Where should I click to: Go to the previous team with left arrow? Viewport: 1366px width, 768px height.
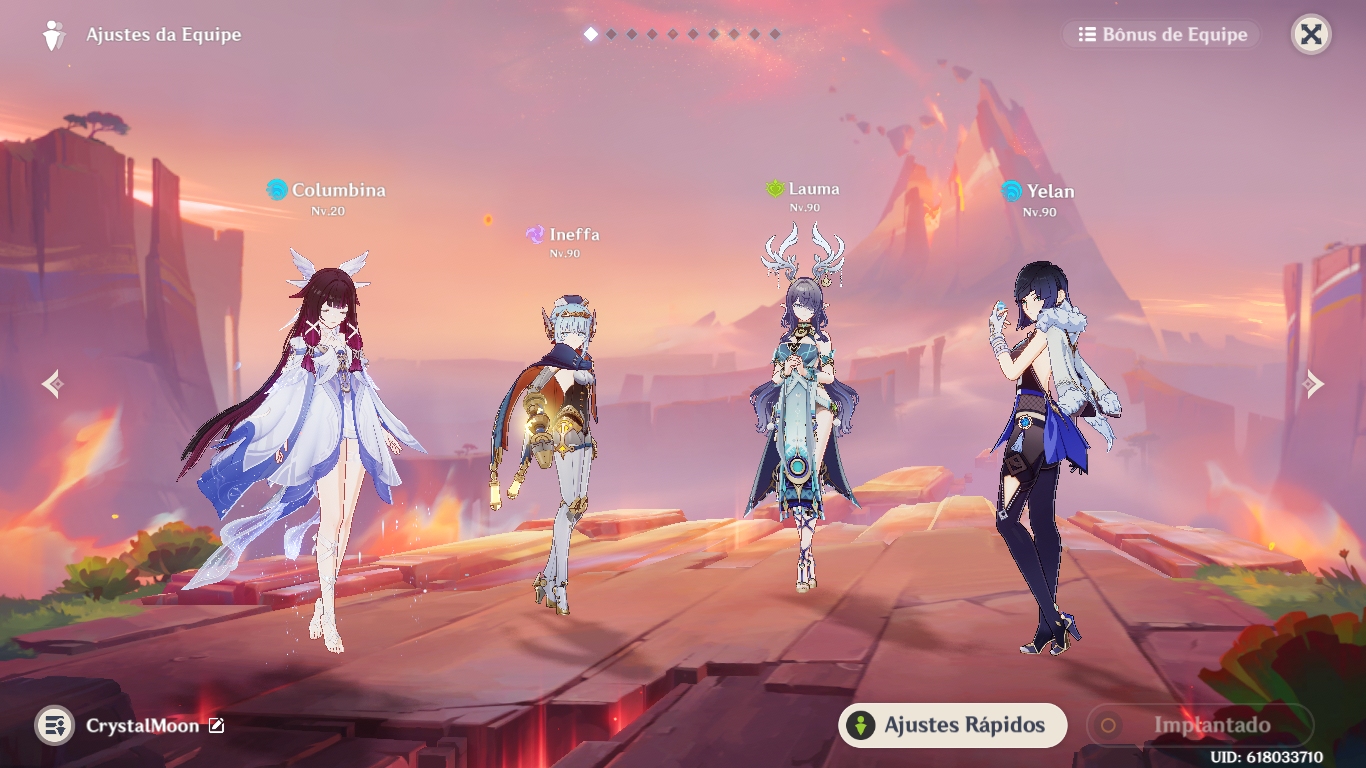click(x=52, y=384)
